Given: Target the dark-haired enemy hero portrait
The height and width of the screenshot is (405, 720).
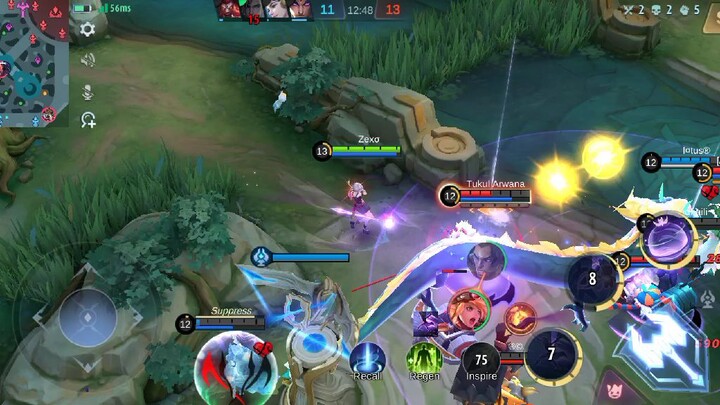Looking at the screenshot, I should [486, 260].
